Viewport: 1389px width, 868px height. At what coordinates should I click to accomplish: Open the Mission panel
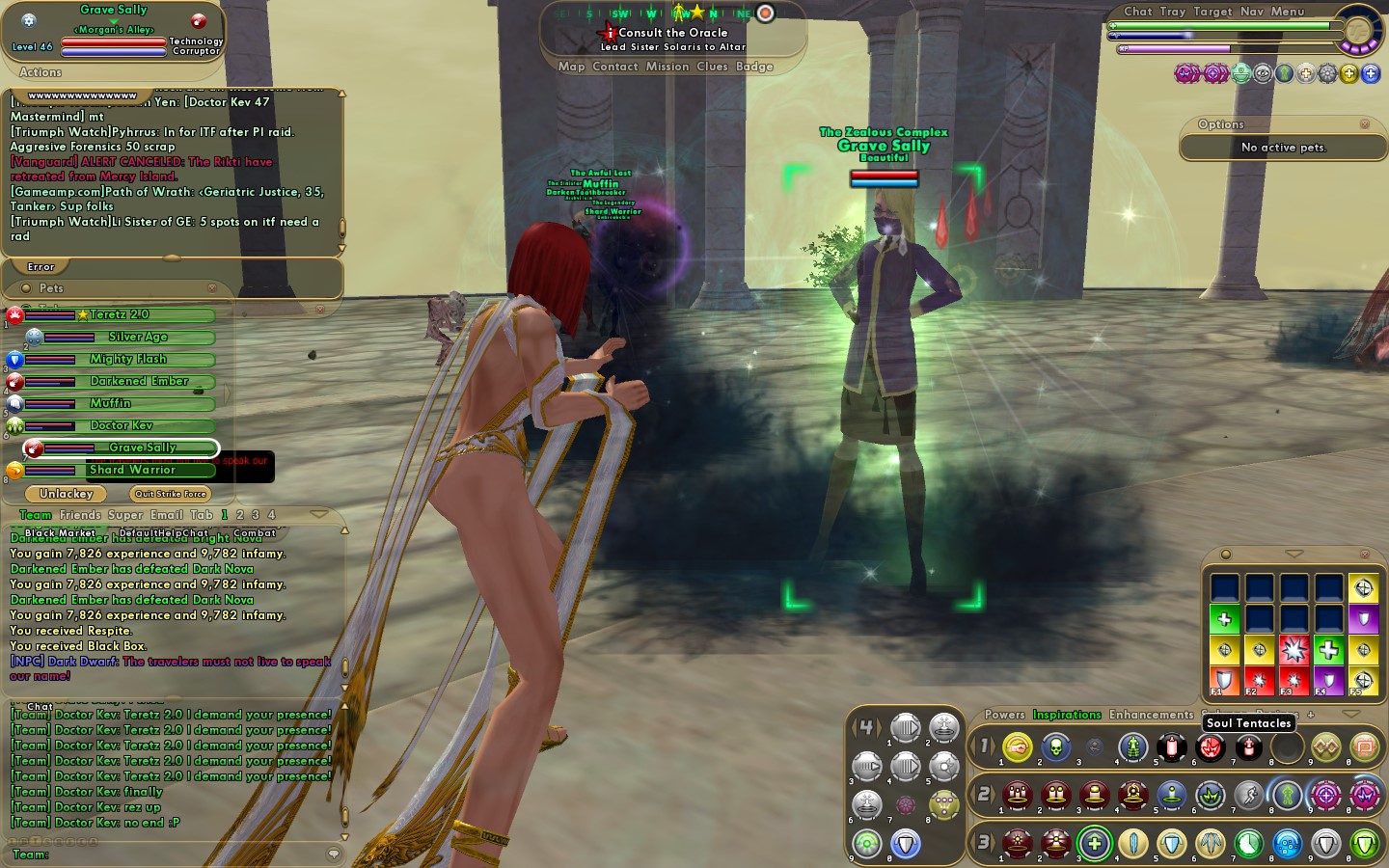coord(667,67)
